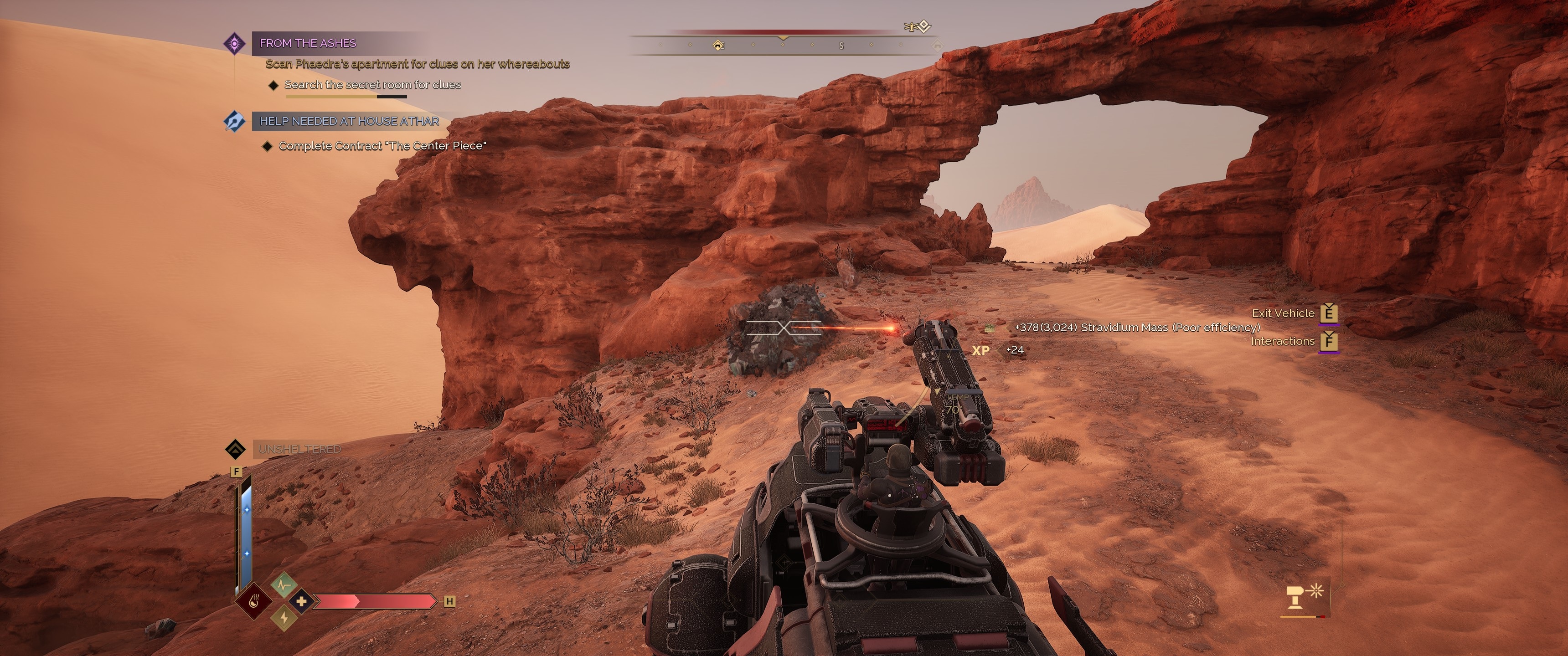
Task: Select the ornithopter icon above the compass
Action: point(917,26)
